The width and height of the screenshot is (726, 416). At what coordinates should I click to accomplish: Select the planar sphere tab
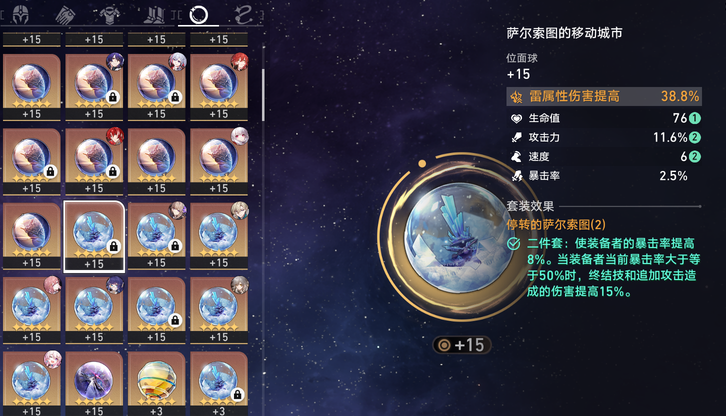199,14
